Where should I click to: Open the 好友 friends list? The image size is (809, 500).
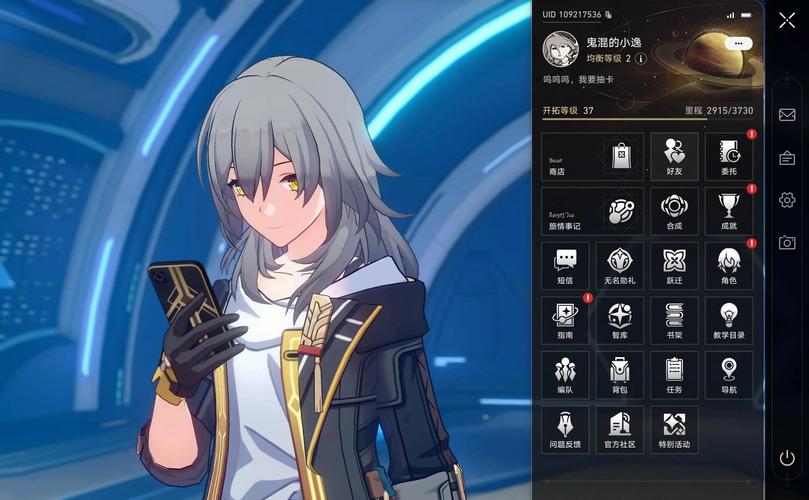[x=674, y=157]
